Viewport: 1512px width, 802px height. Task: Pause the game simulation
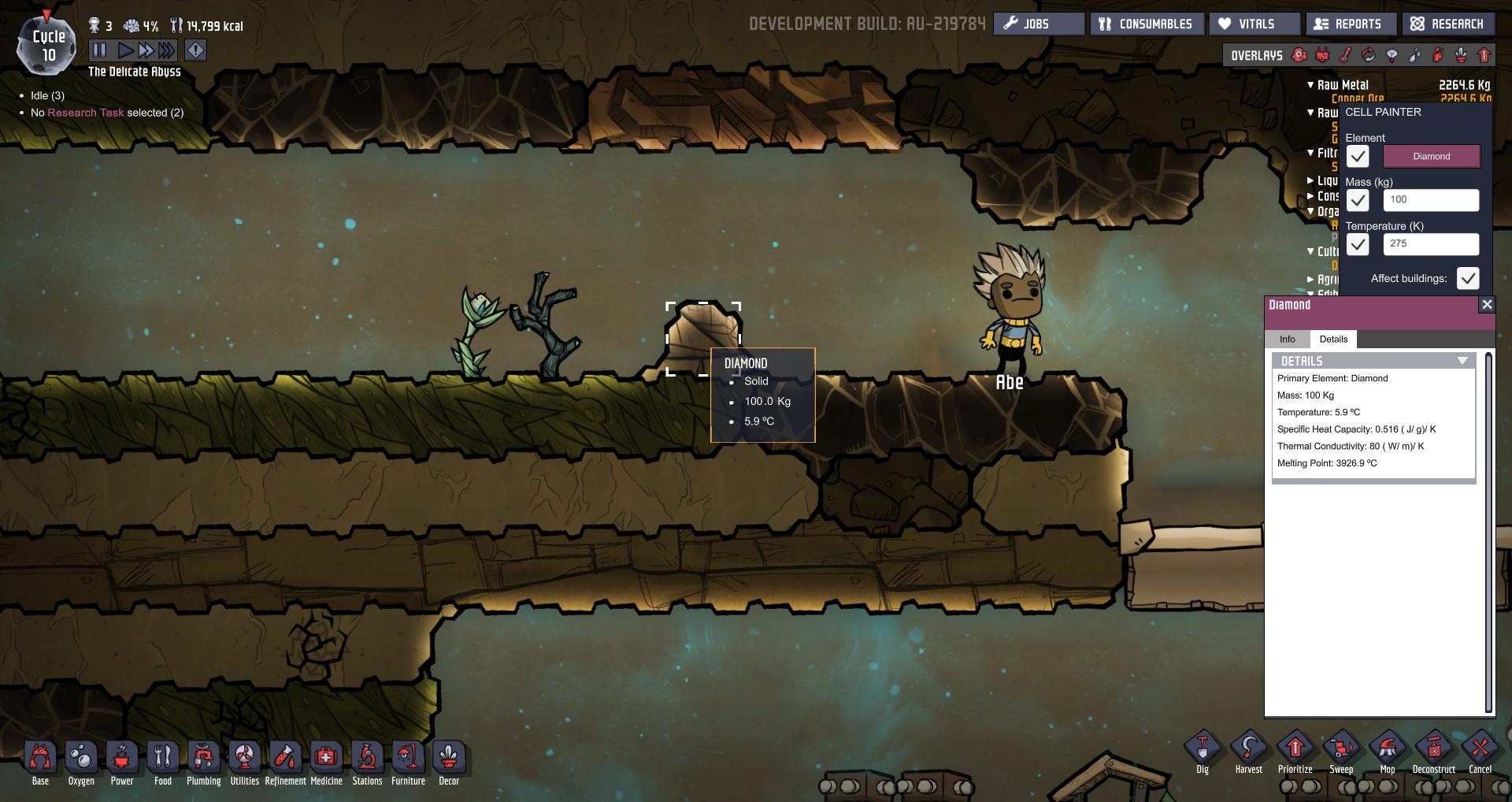tap(99, 50)
